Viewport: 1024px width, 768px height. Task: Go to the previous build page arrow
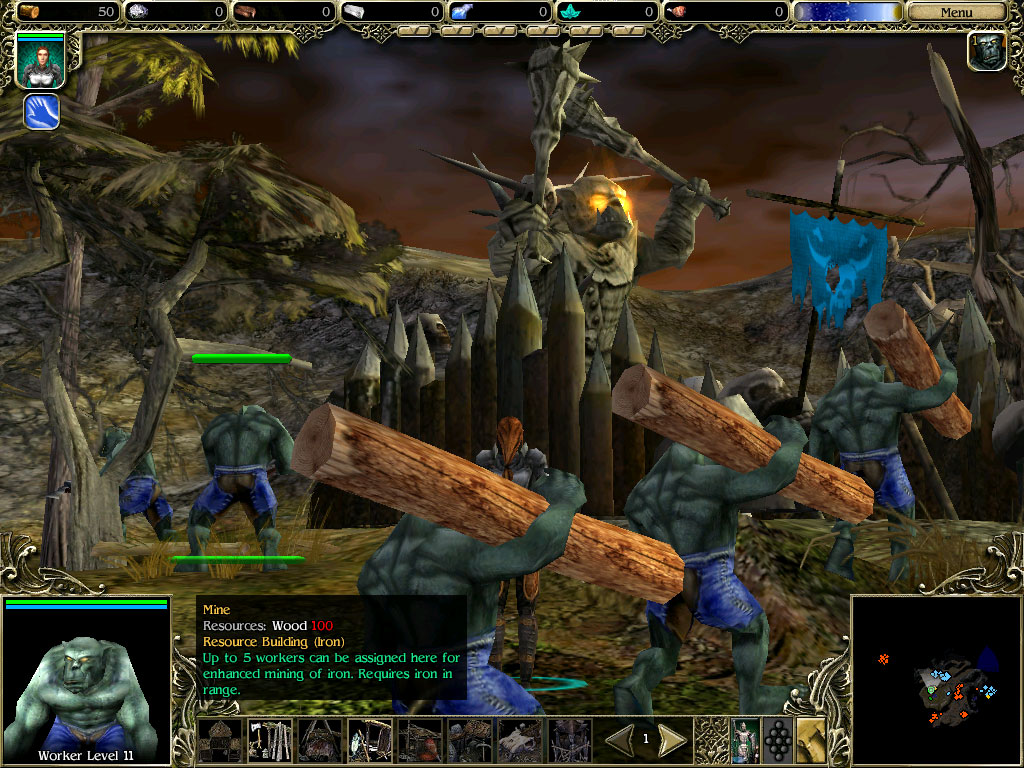coord(619,740)
